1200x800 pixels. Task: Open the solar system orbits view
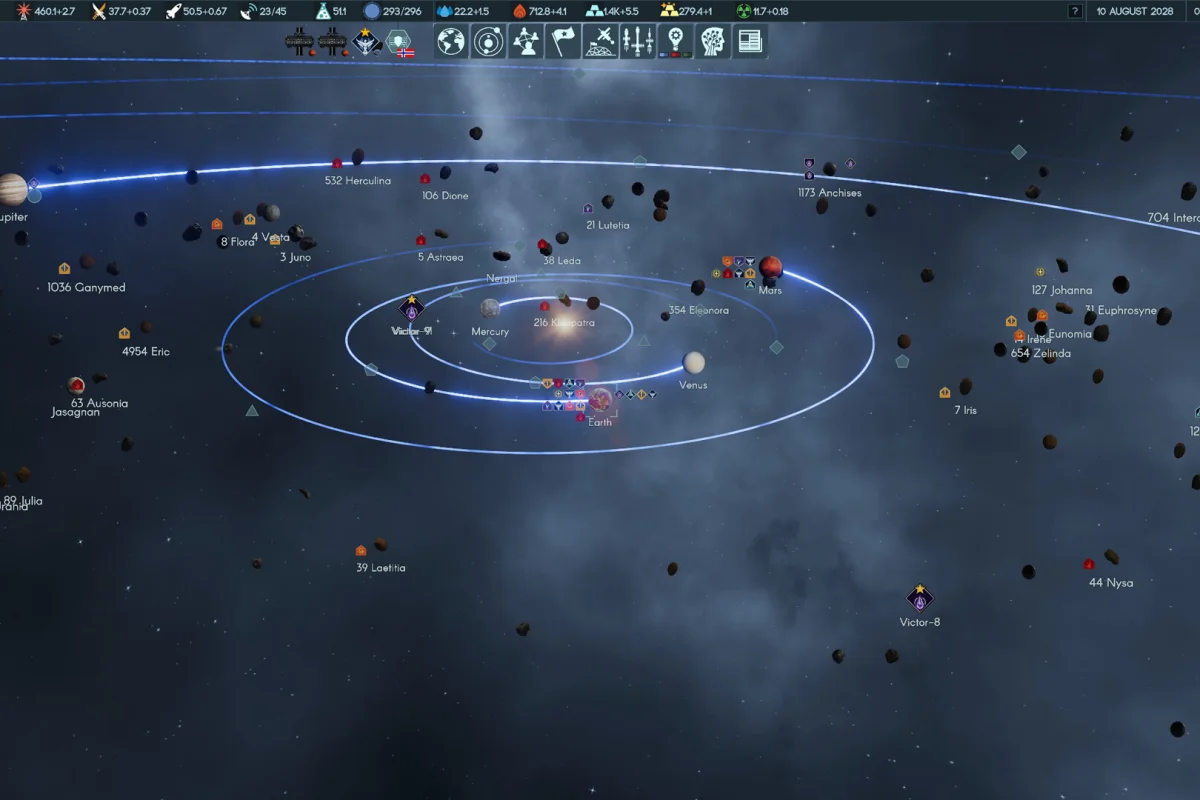click(x=489, y=41)
